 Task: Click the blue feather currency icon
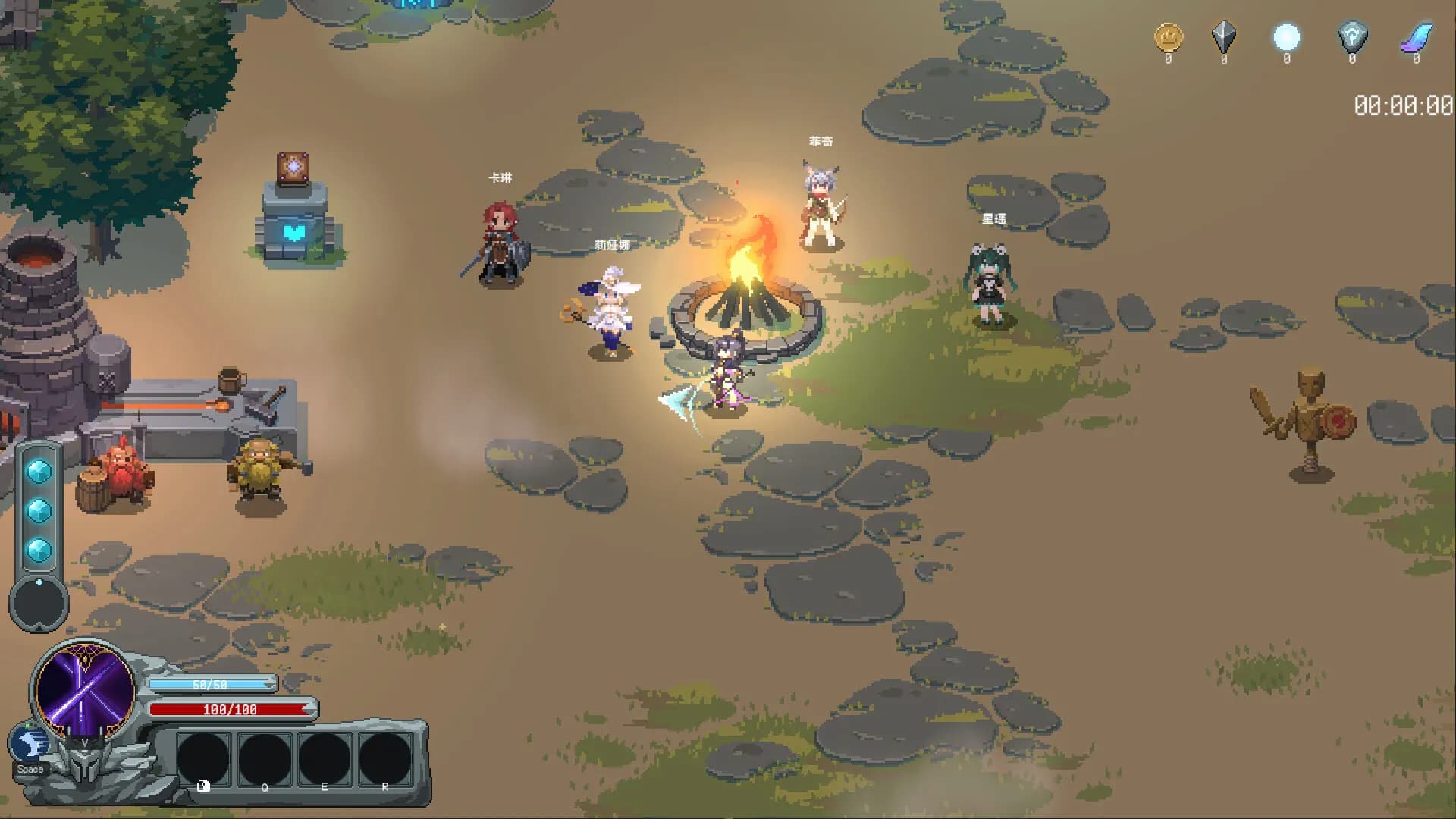tap(1417, 38)
